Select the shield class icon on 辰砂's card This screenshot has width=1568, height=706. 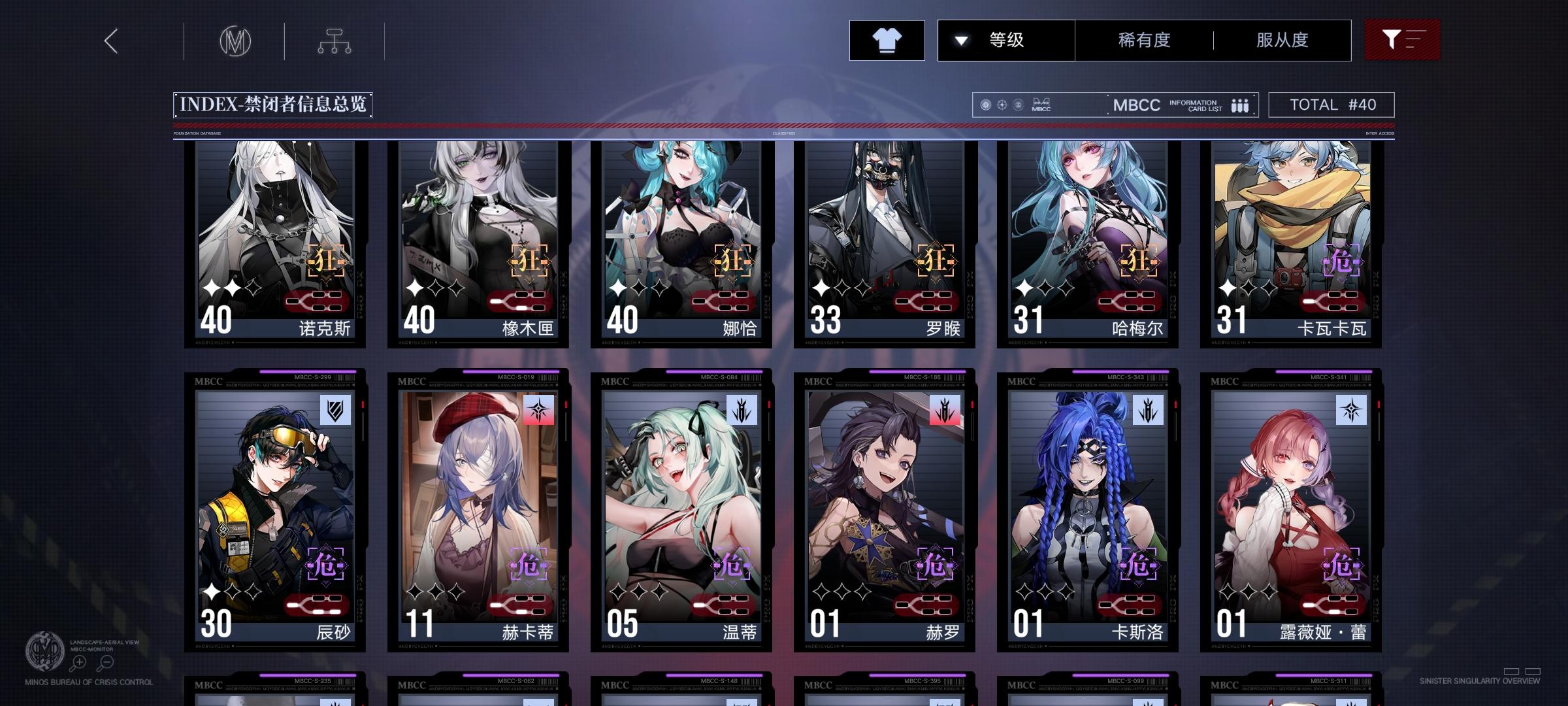[335, 411]
